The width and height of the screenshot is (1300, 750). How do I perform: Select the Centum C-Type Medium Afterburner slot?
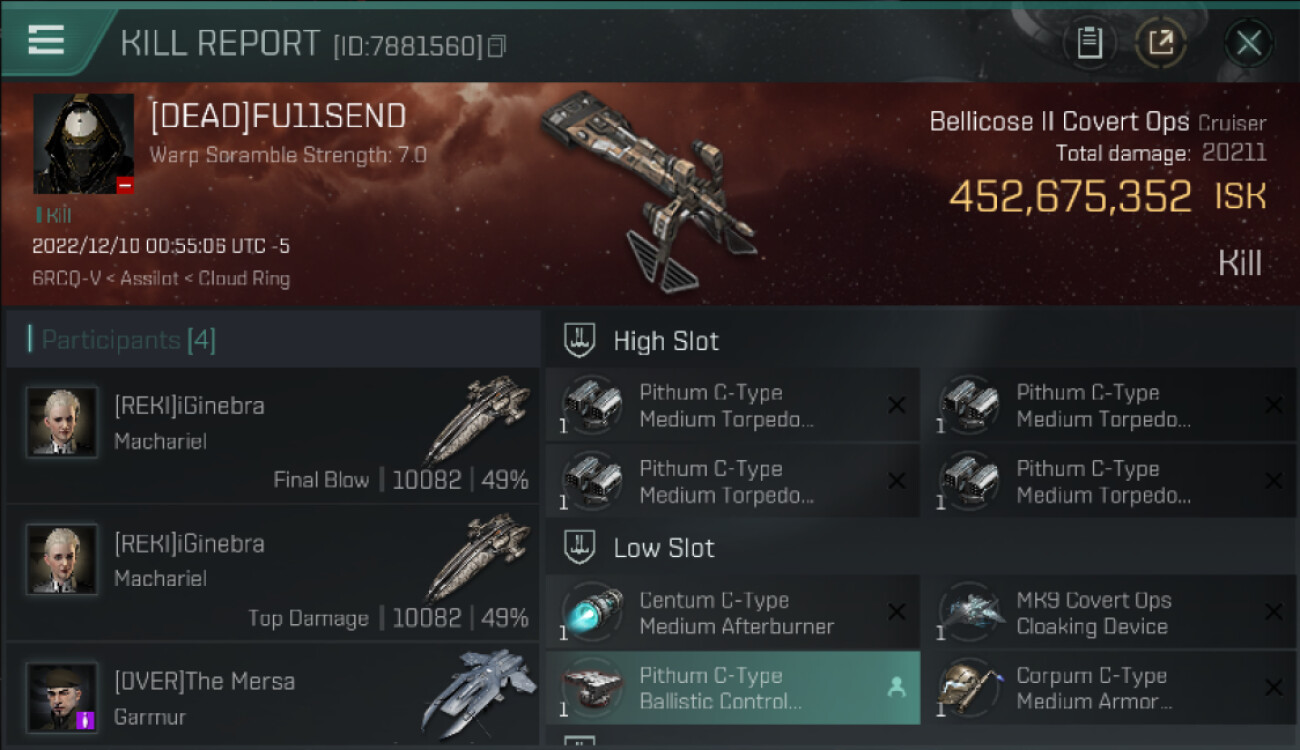(x=731, y=613)
